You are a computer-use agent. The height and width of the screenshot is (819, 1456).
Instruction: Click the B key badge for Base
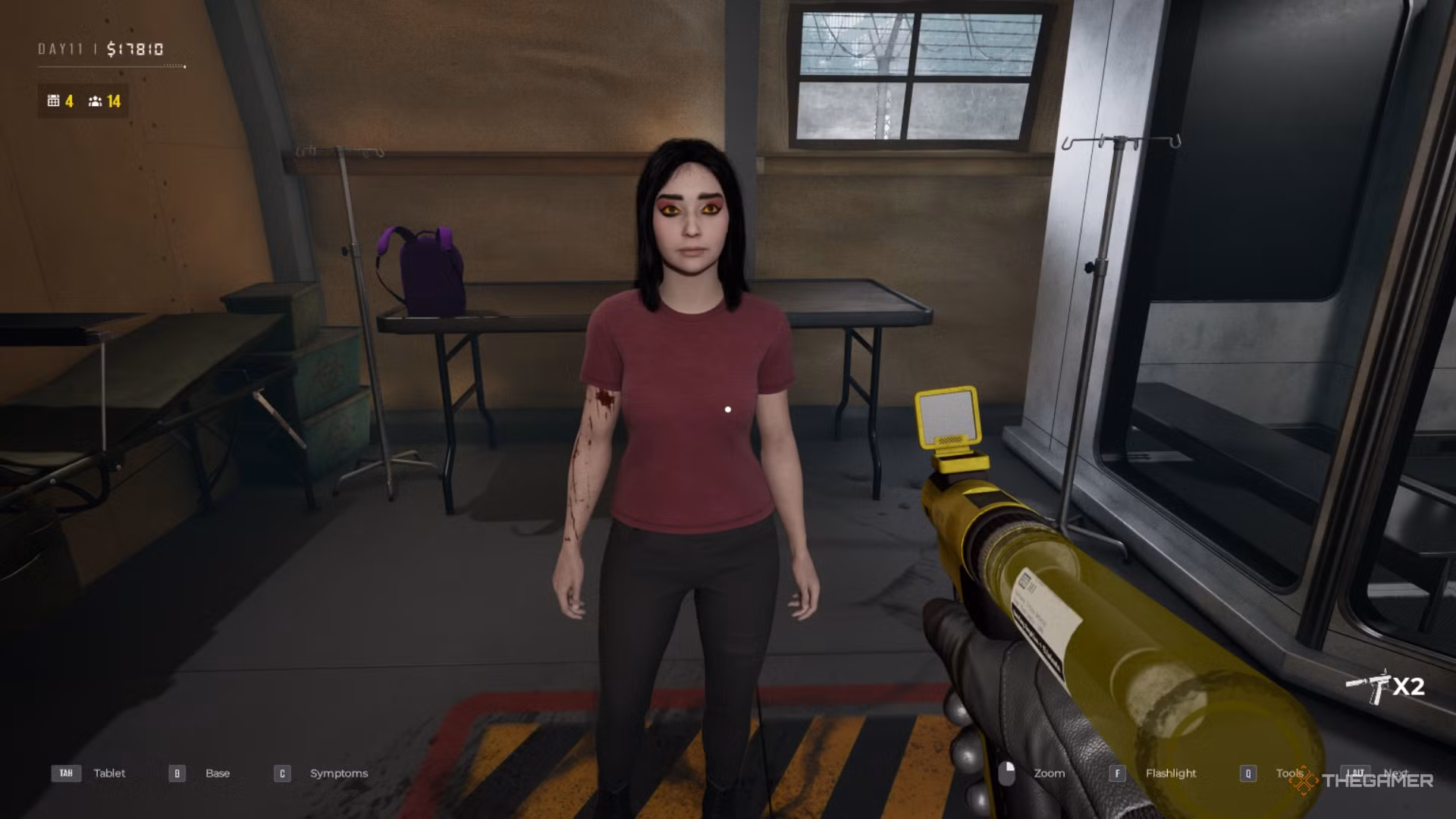176,773
